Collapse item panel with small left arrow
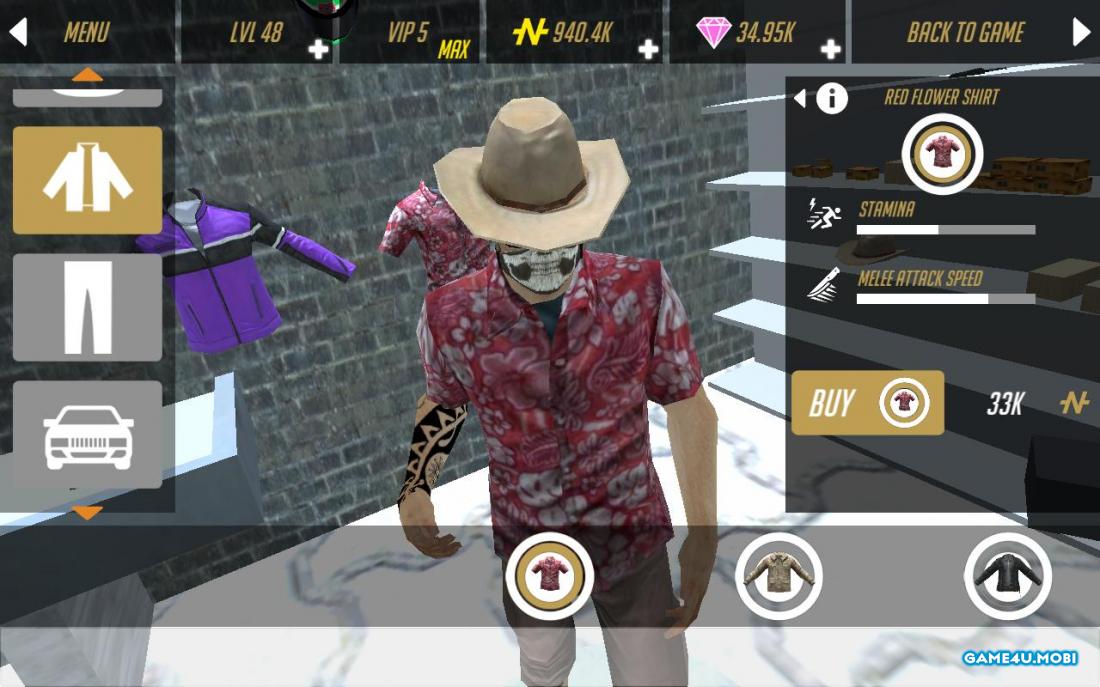The width and height of the screenshot is (1100, 687). coord(799,98)
